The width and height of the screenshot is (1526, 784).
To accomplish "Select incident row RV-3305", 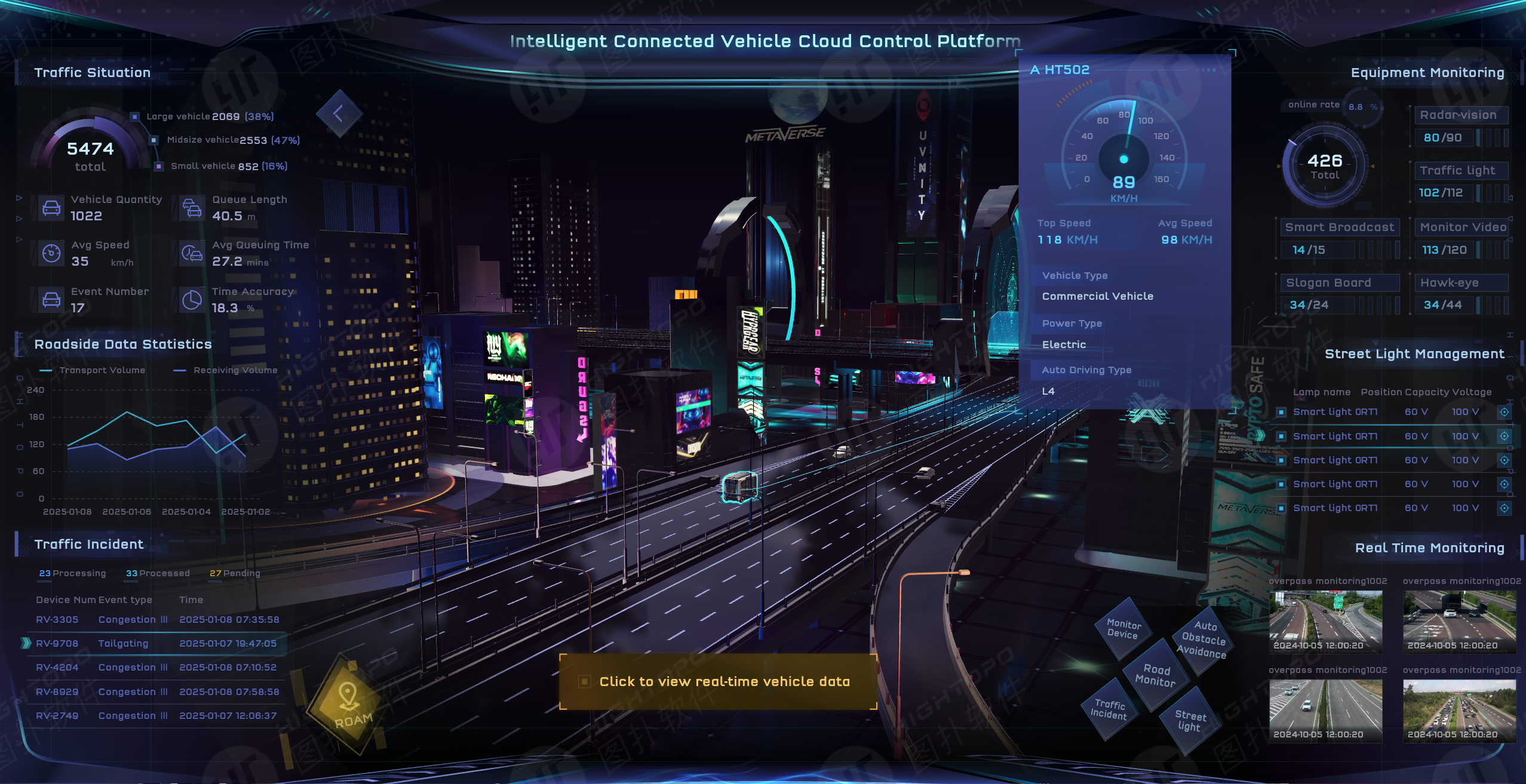I will (156, 620).
